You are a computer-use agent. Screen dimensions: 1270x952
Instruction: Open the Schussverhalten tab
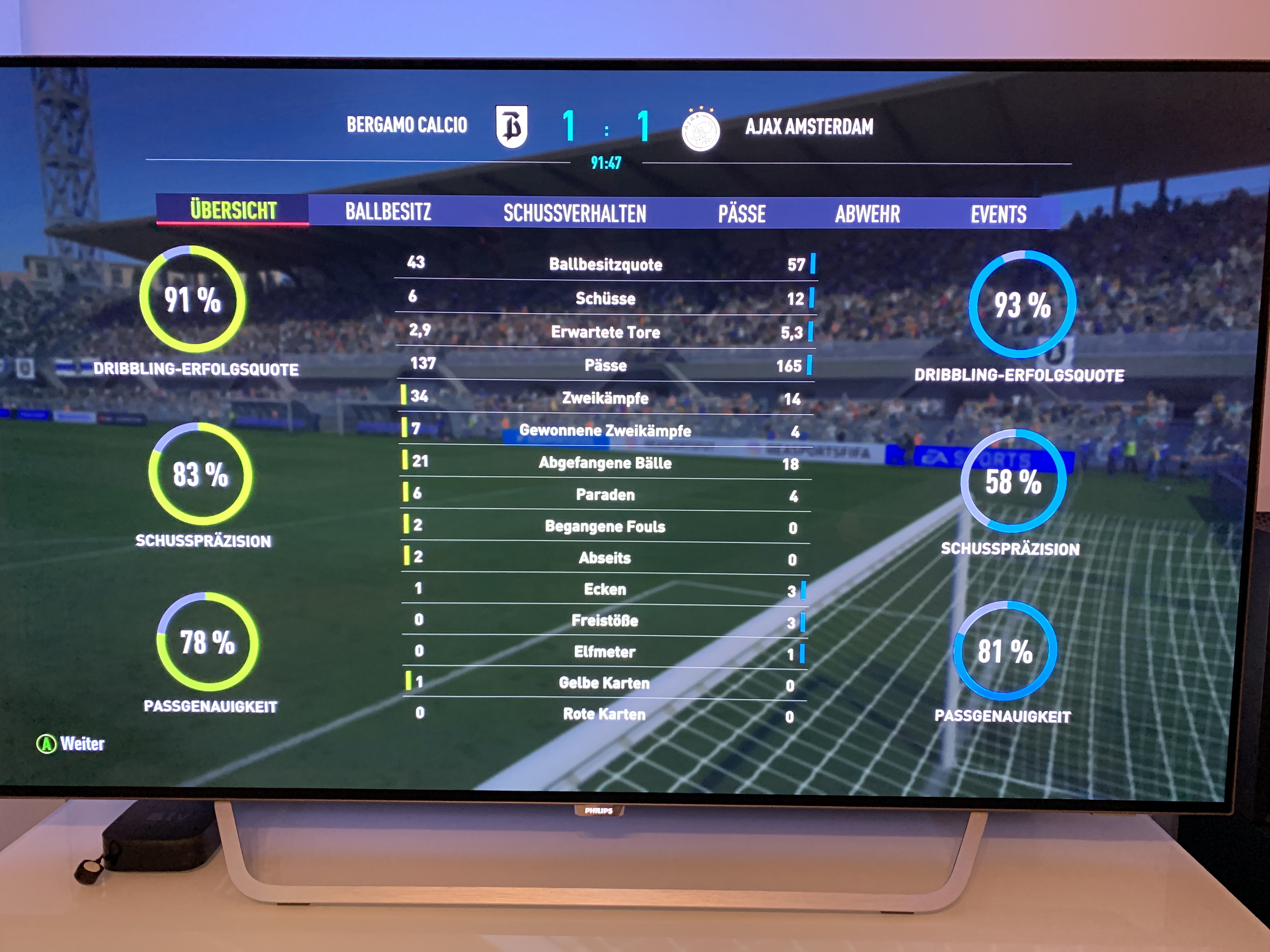point(575,213)
